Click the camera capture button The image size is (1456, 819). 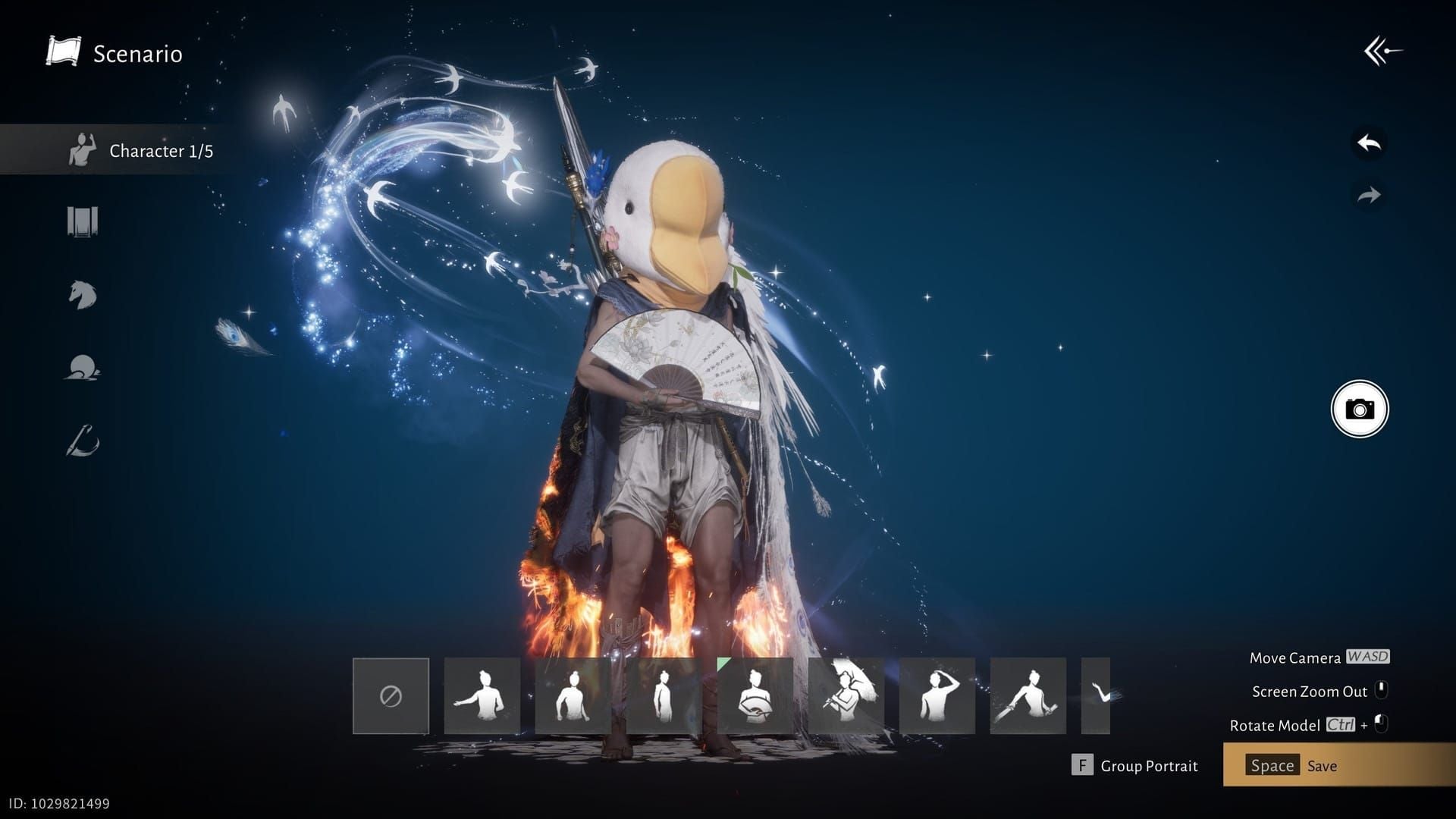(x=1360, y=408)
